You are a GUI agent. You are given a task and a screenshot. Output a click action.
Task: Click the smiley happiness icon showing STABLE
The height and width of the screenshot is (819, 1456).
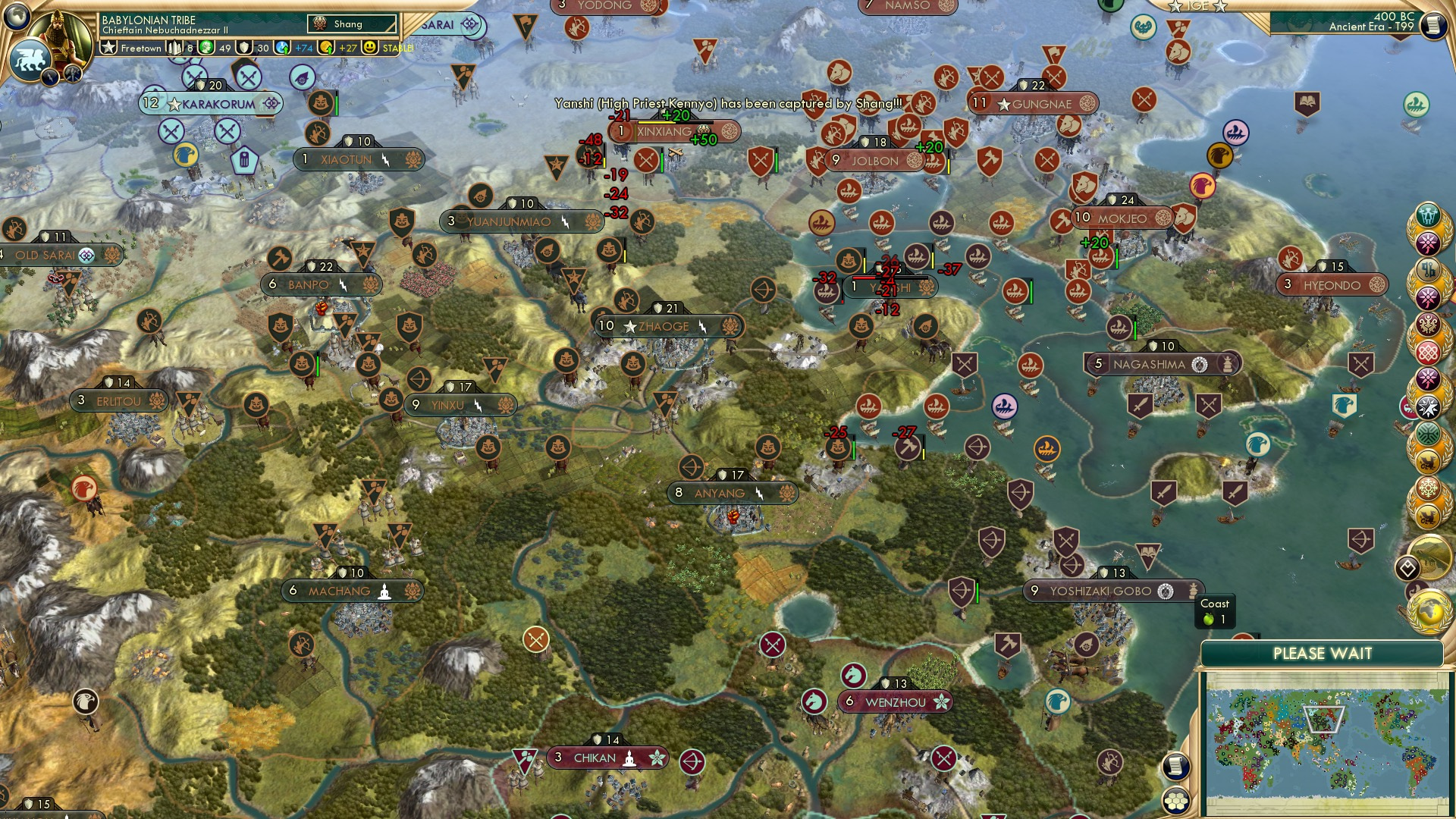371,48
